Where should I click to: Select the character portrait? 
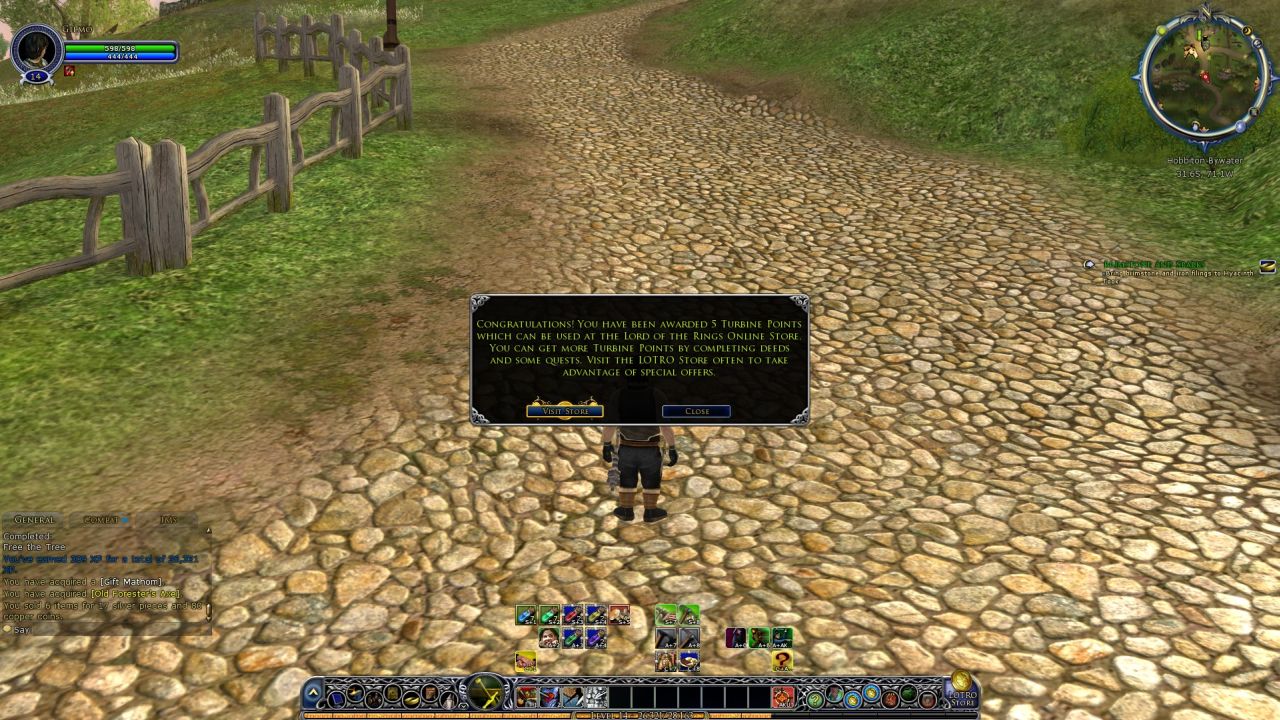[x=36, y=48]
